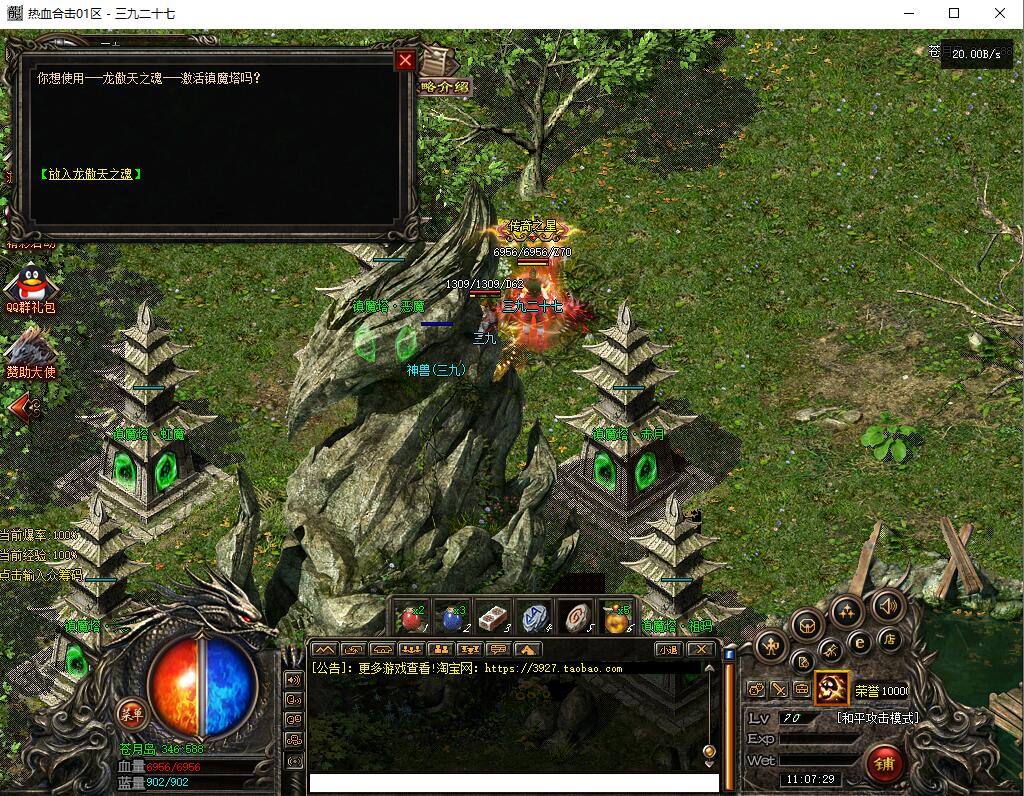Use the blue rune stone in slot 4
The width and height of the screenshot is (1024, 796).
pos(535,617)
